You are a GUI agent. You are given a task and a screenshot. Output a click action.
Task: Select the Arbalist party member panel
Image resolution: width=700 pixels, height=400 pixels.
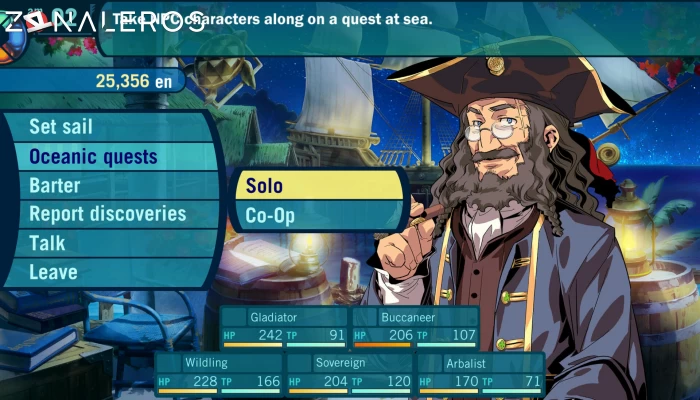[x=480, y=372]
